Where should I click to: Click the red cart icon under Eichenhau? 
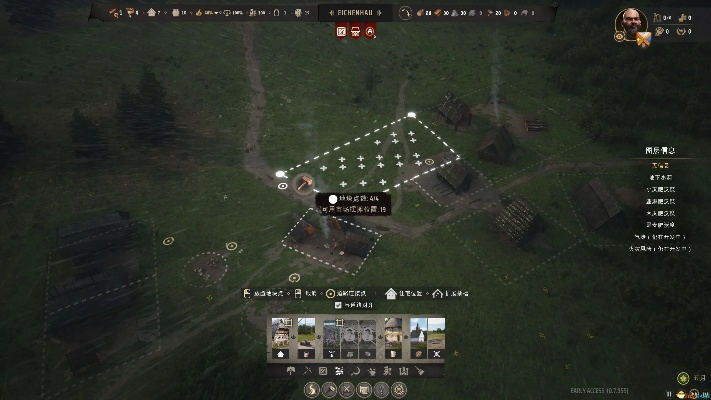[355, 32]
